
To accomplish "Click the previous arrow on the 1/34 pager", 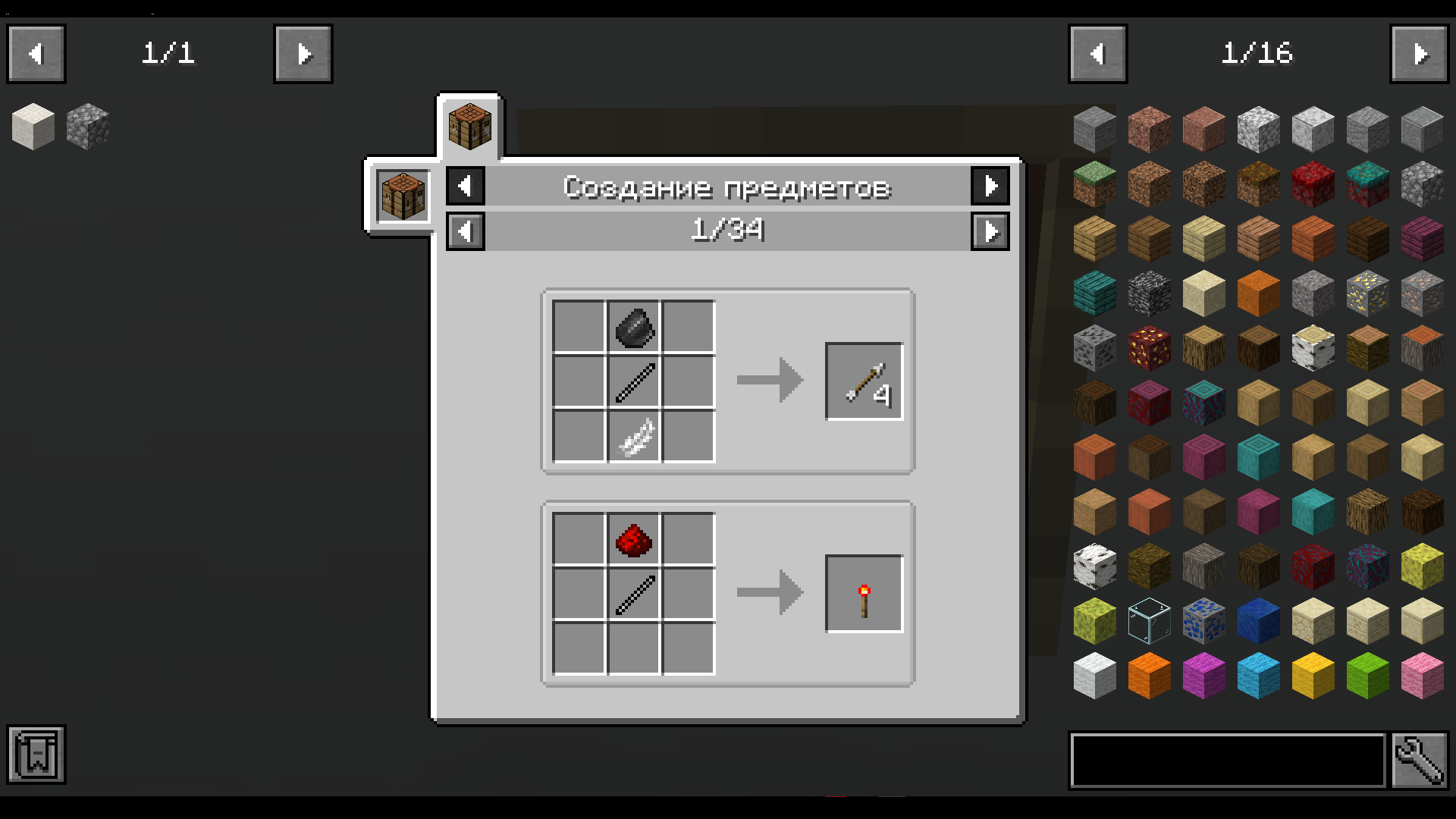I will 465,231.
